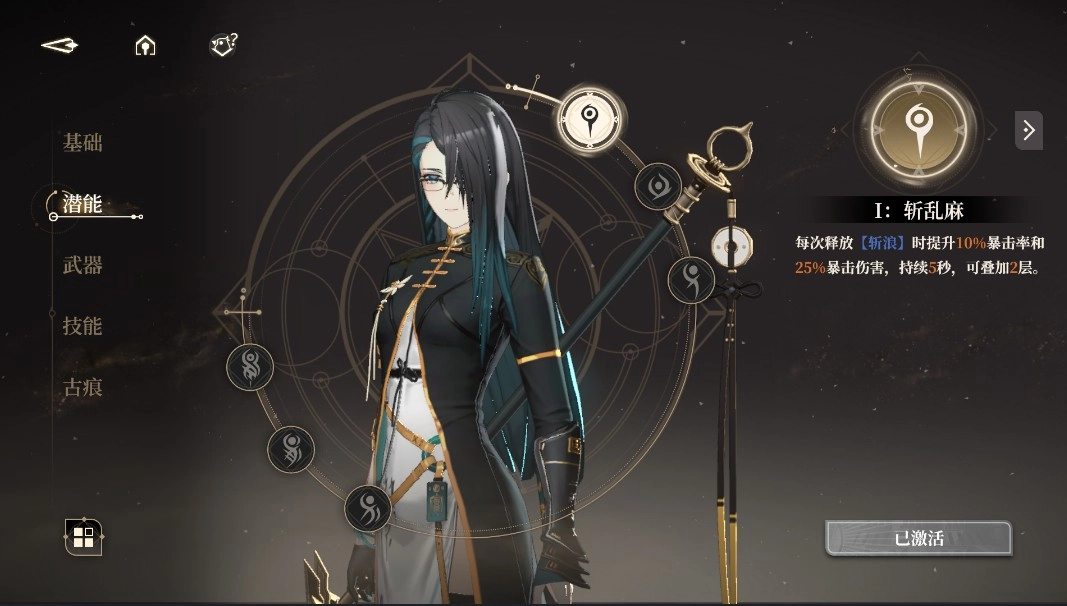Open the help question-mark icon
Viewport: 1067px width, 606px height.
pos(223,45)
